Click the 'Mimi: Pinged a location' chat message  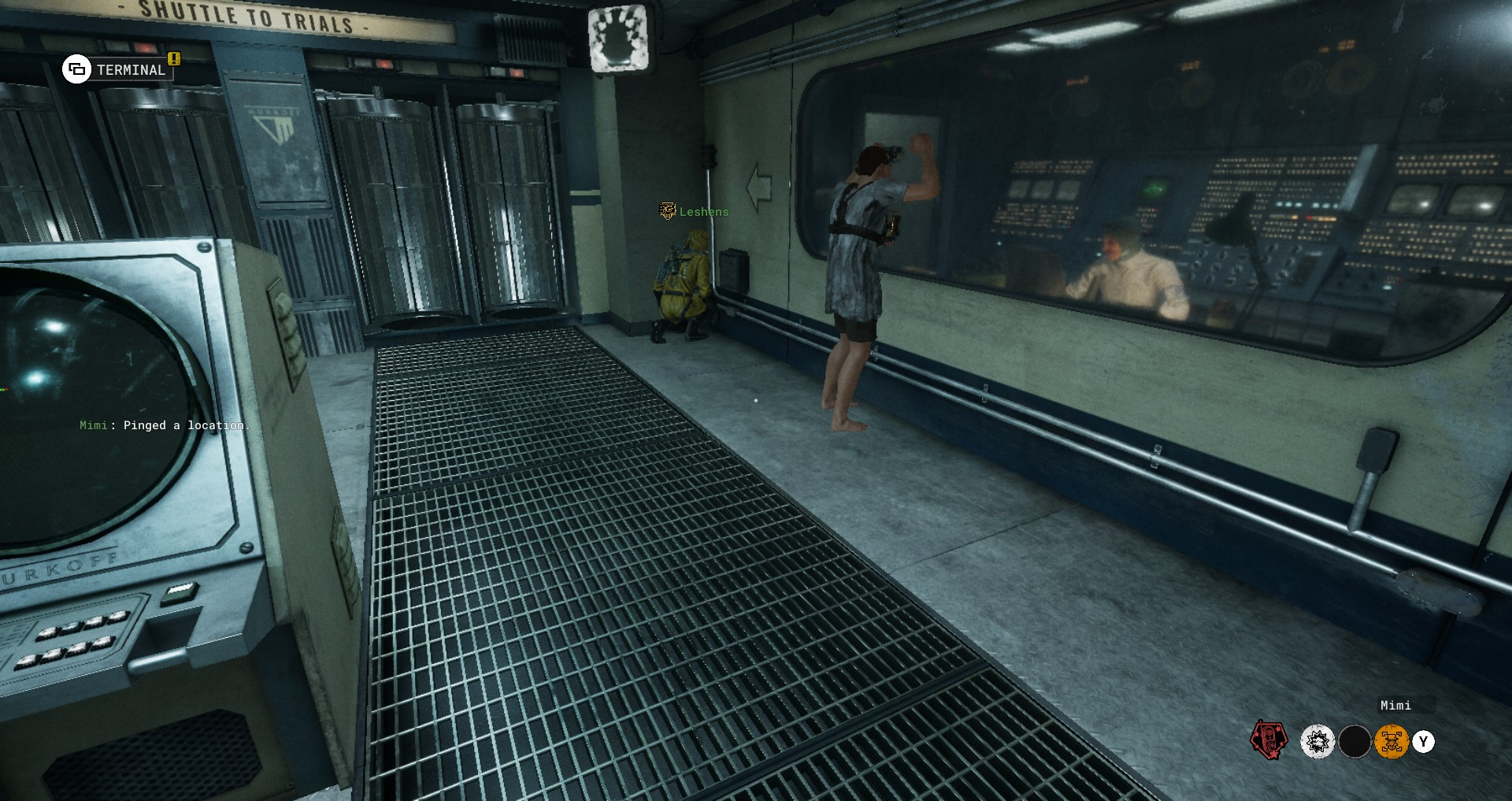click(x=164, y=425)
